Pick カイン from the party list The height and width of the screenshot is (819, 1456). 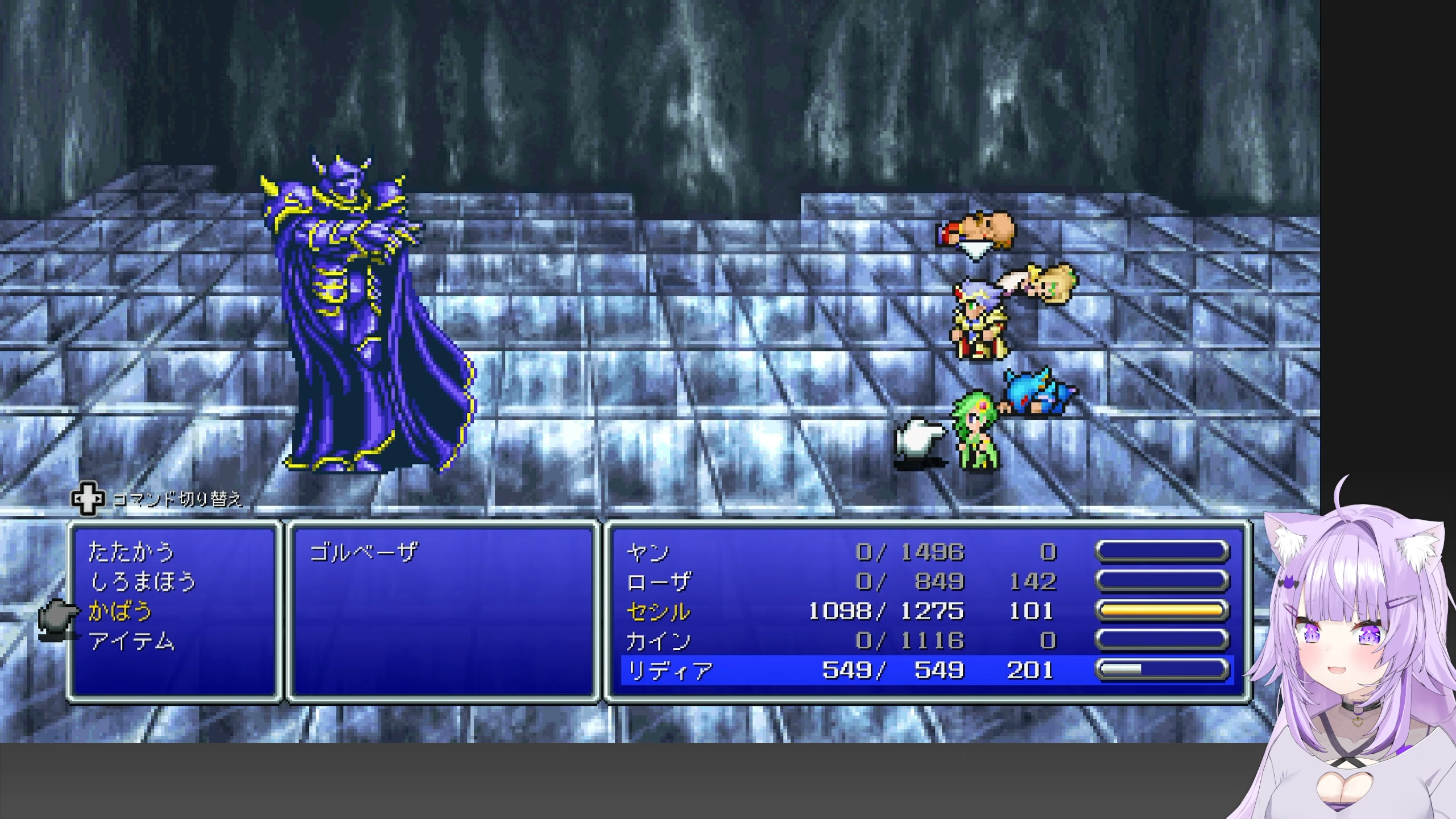click(659, 642)
